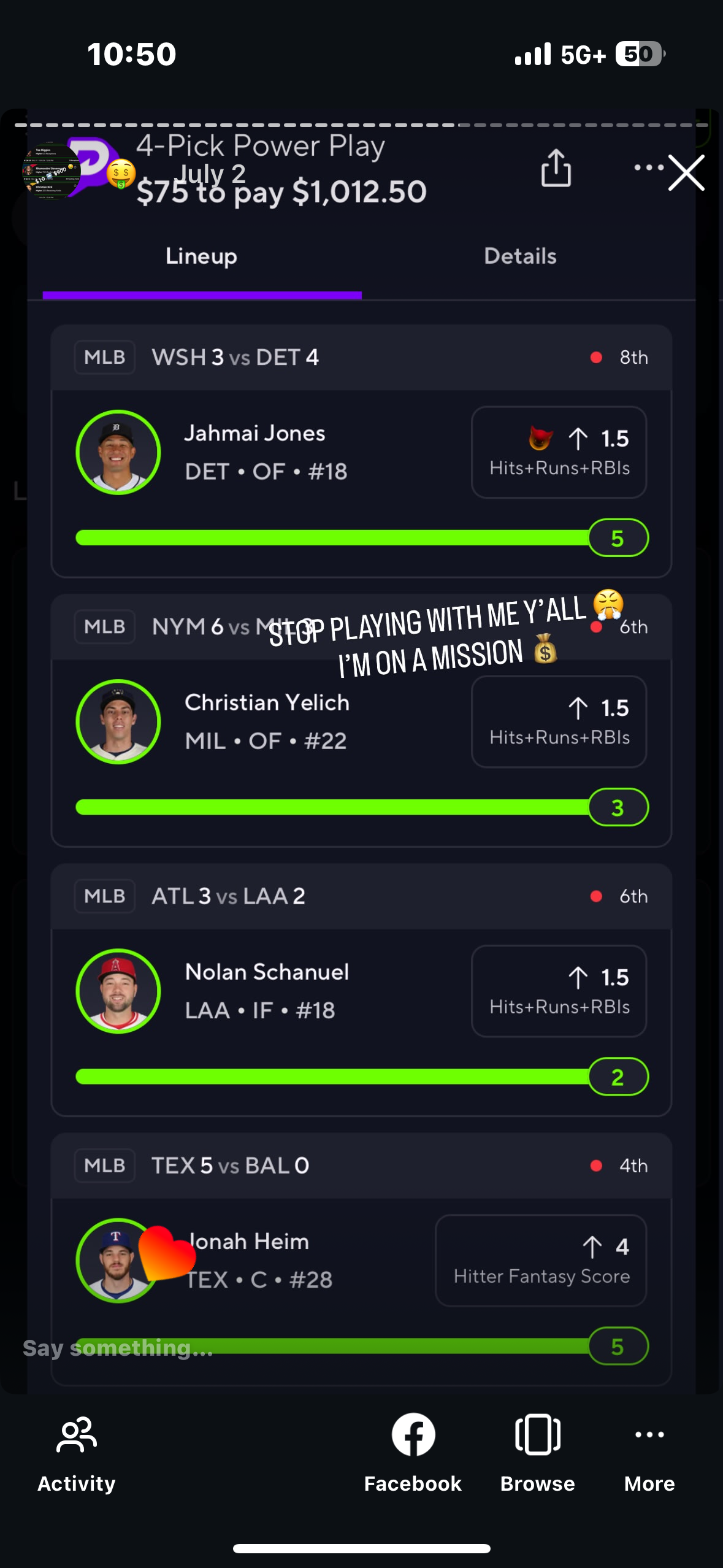The width and height of the screenshot is (723, 1568).
Task: Open Jonah Heim's Hitter Fantasy Score box
Action: 541,1261
